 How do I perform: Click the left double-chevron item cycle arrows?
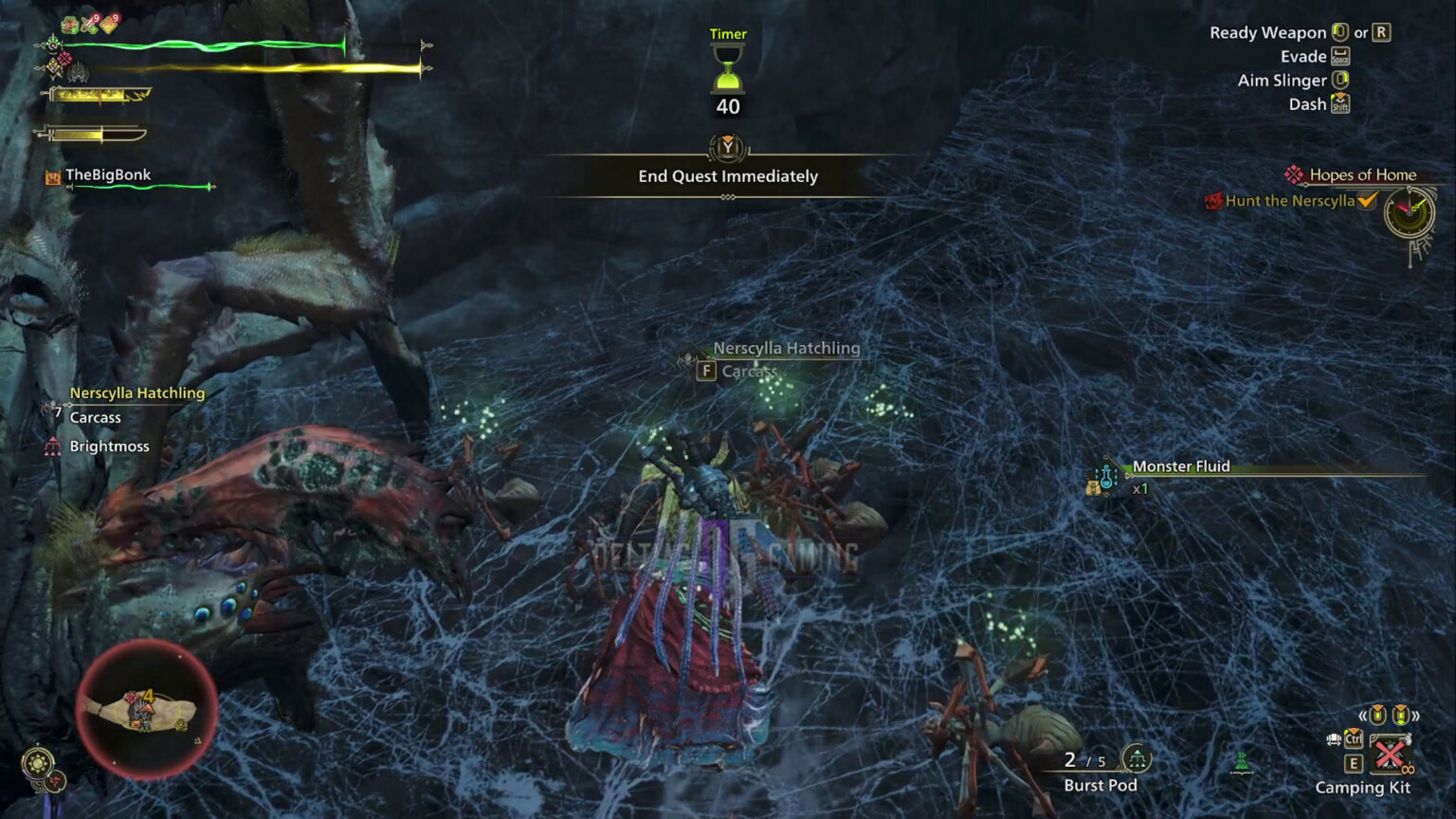(1363, 715)
